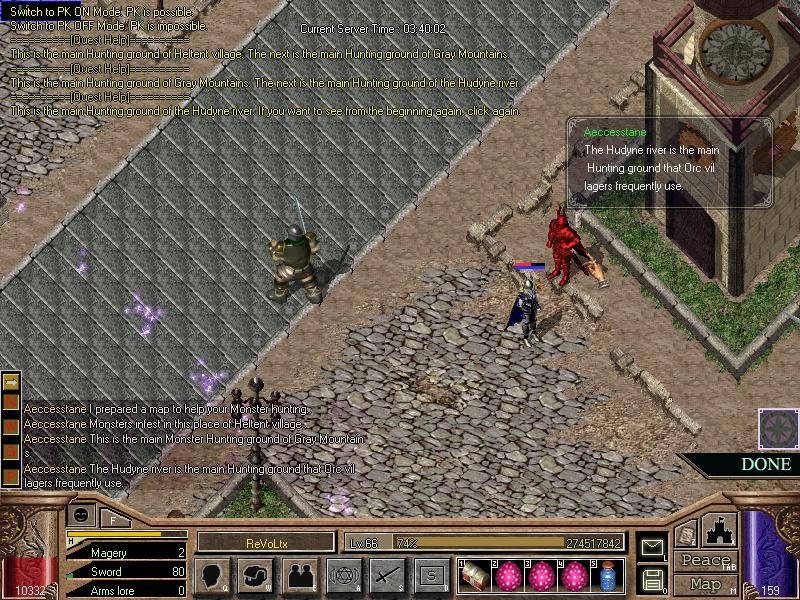
Task: Select the treasure chest hotbar slot
Action: 475,574
